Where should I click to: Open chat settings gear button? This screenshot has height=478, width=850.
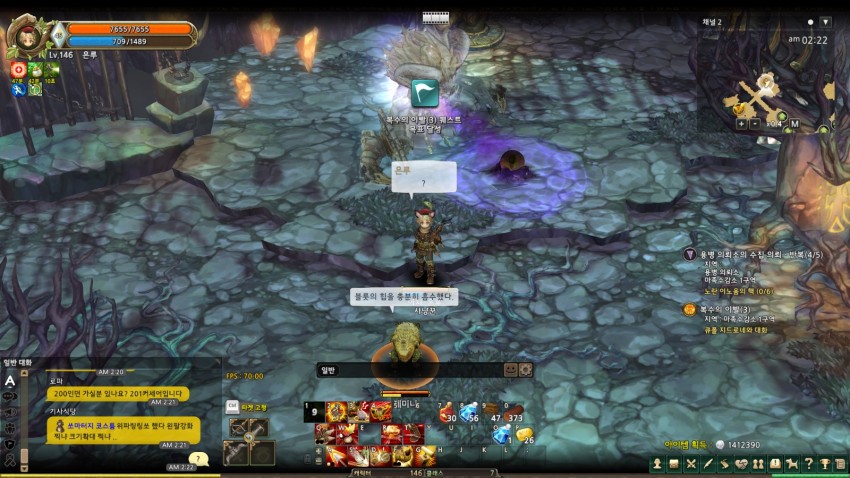526,369
